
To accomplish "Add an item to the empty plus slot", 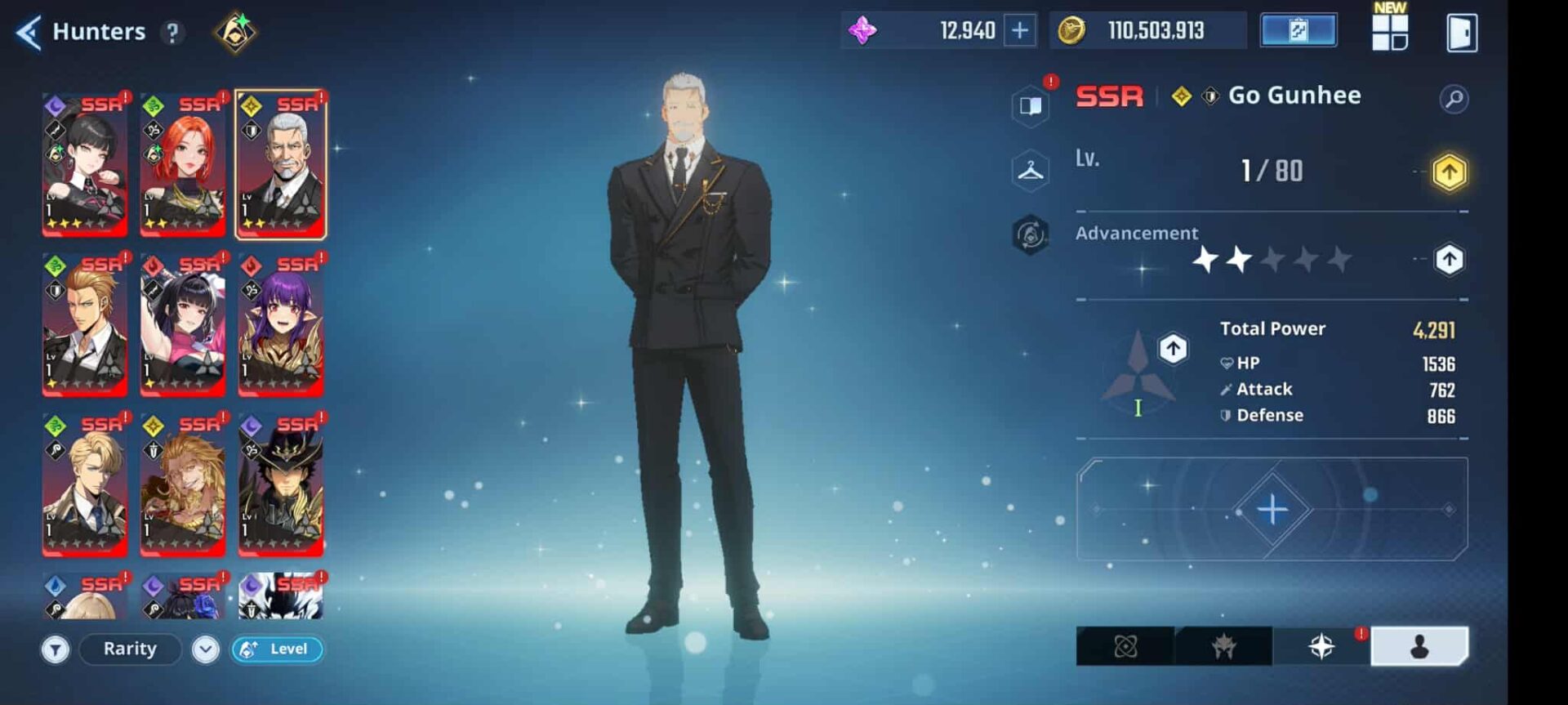I will click(x=1272, y=510).
